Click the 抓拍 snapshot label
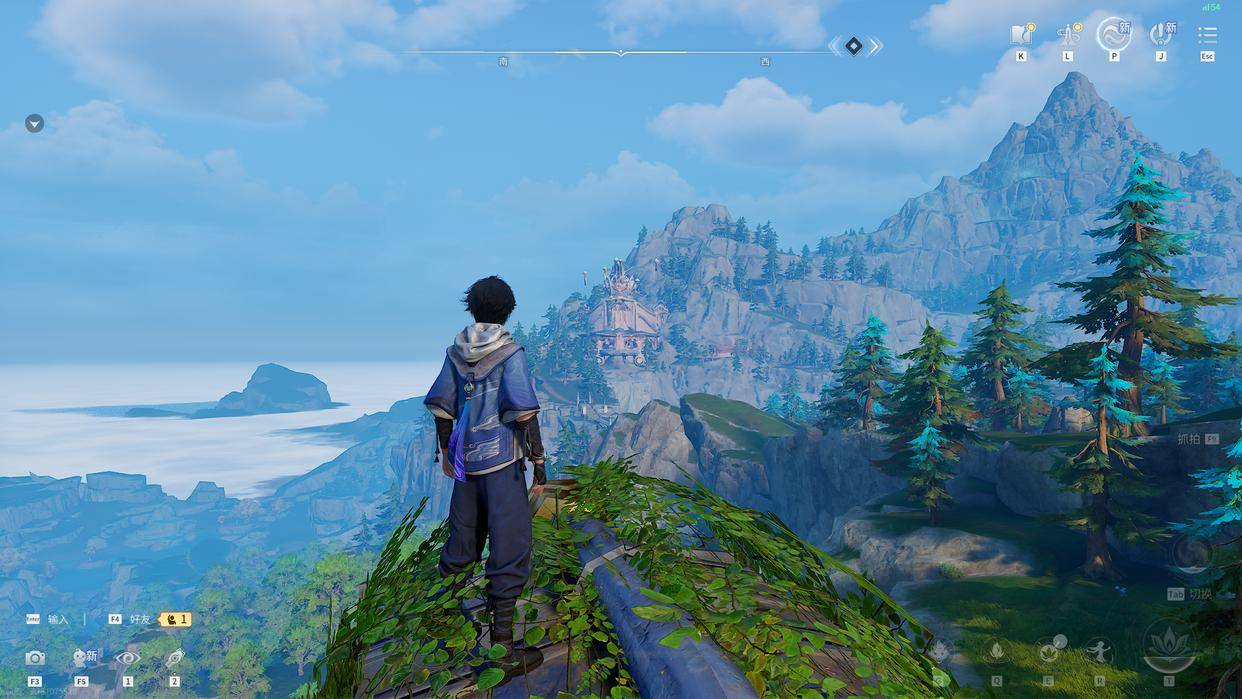 1189,439
